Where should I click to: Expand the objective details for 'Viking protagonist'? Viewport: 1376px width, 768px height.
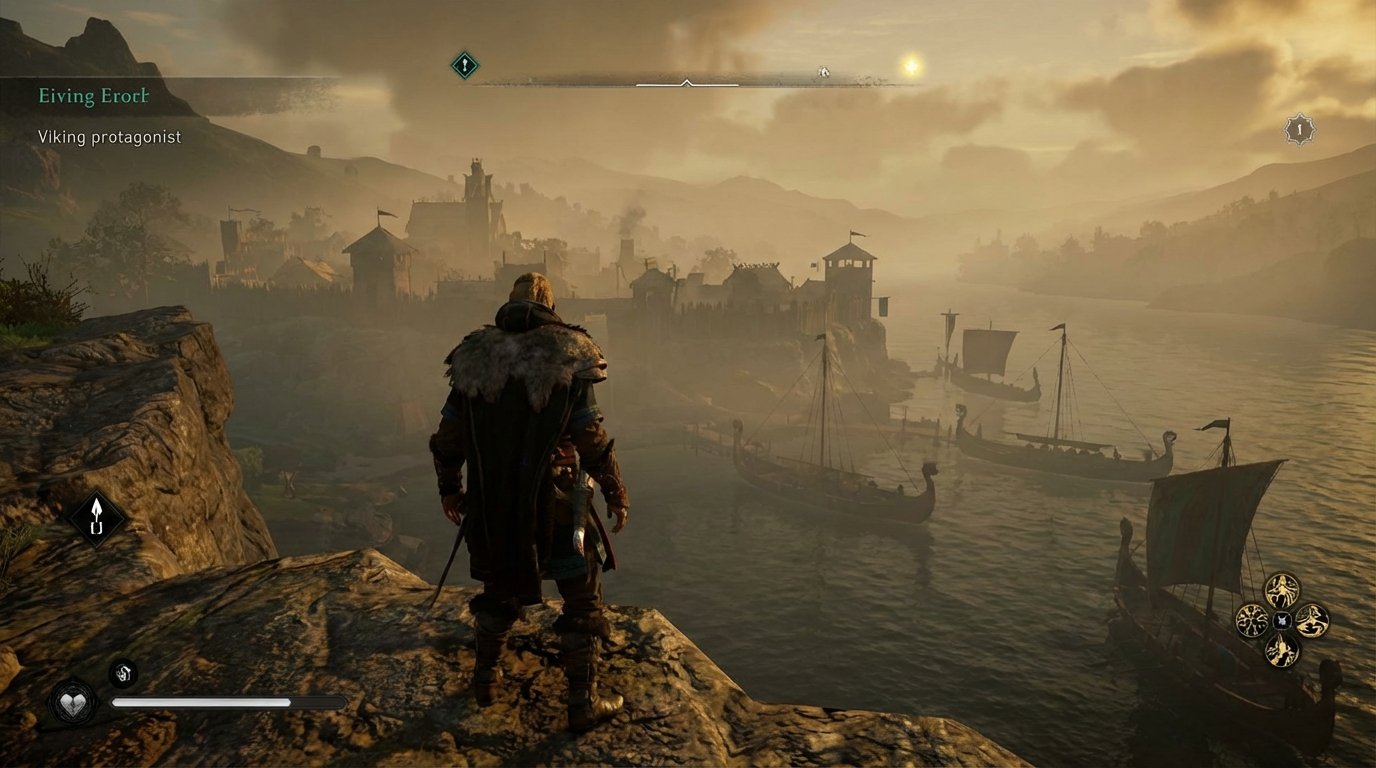click(110, 136)
